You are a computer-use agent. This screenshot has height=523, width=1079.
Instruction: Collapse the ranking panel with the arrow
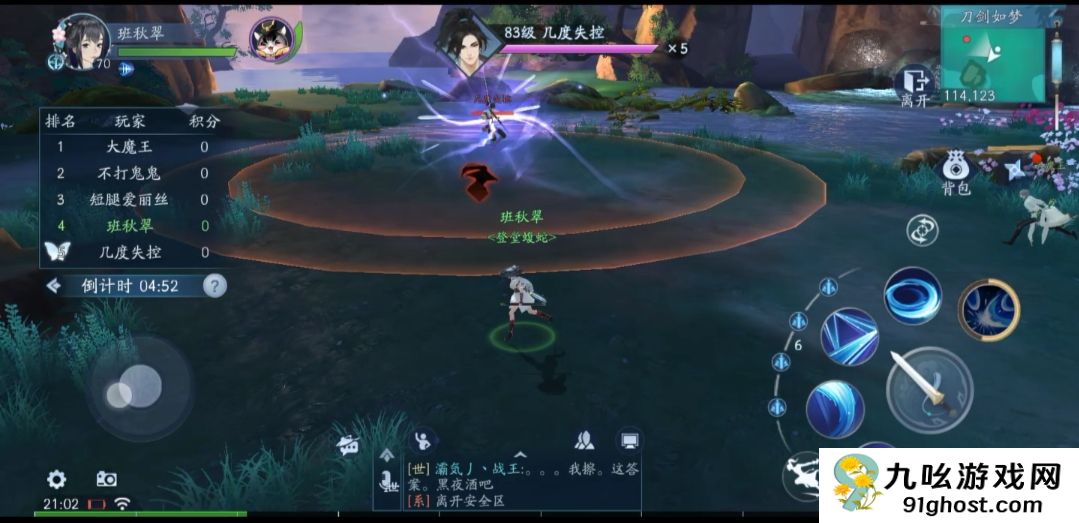[x=54, y=286]
